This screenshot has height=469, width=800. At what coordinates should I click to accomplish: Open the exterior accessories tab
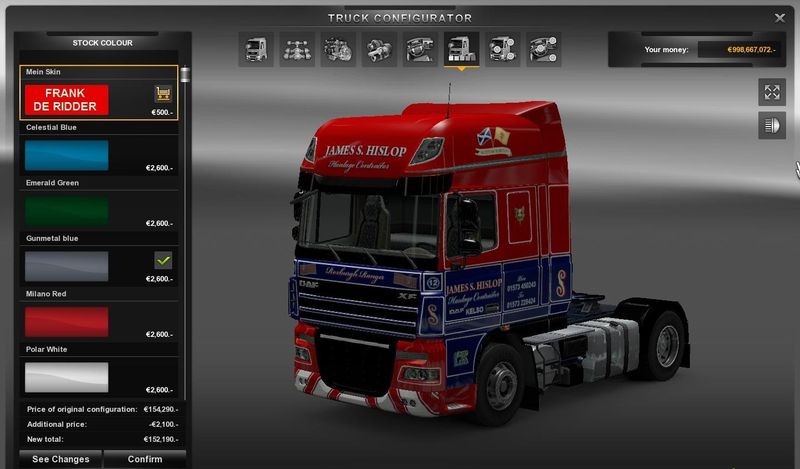[x=502, y=49]
